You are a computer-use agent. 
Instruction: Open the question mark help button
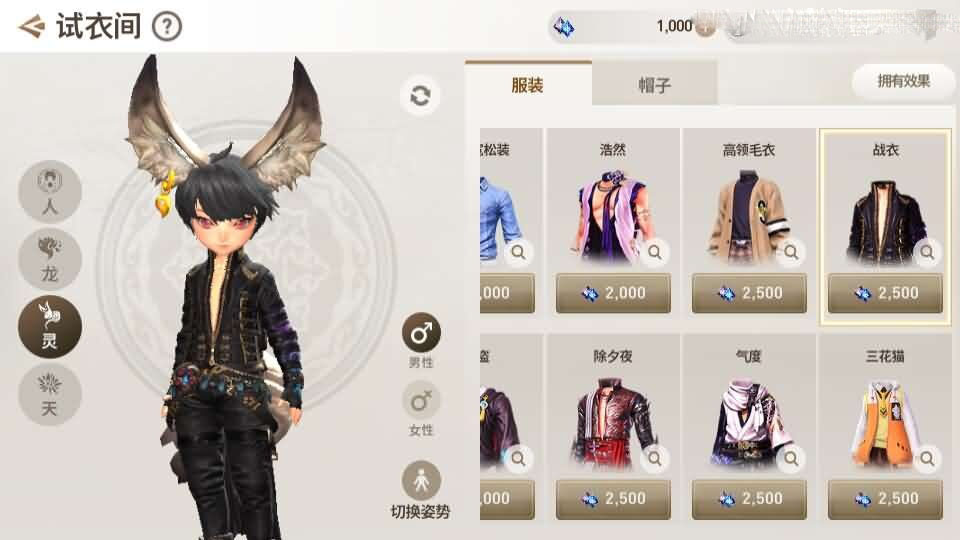[167, 26]
